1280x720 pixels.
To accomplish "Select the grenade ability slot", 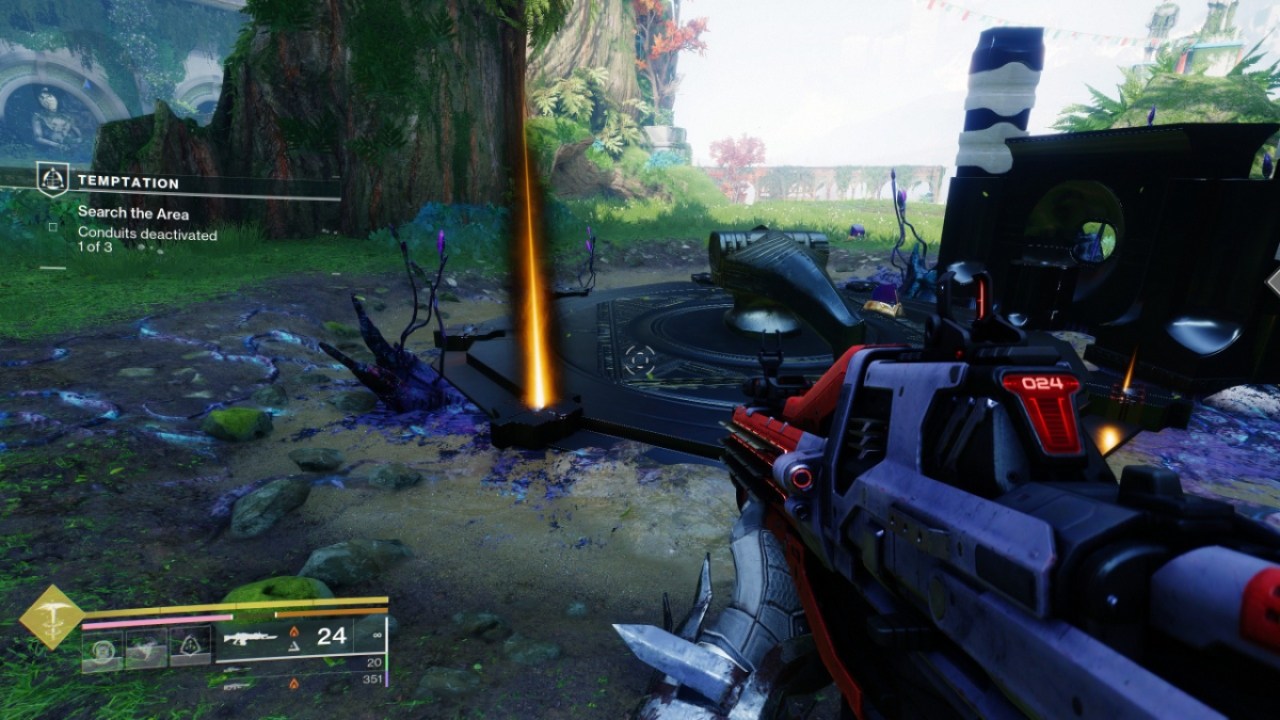I will (x=103, y=647).
